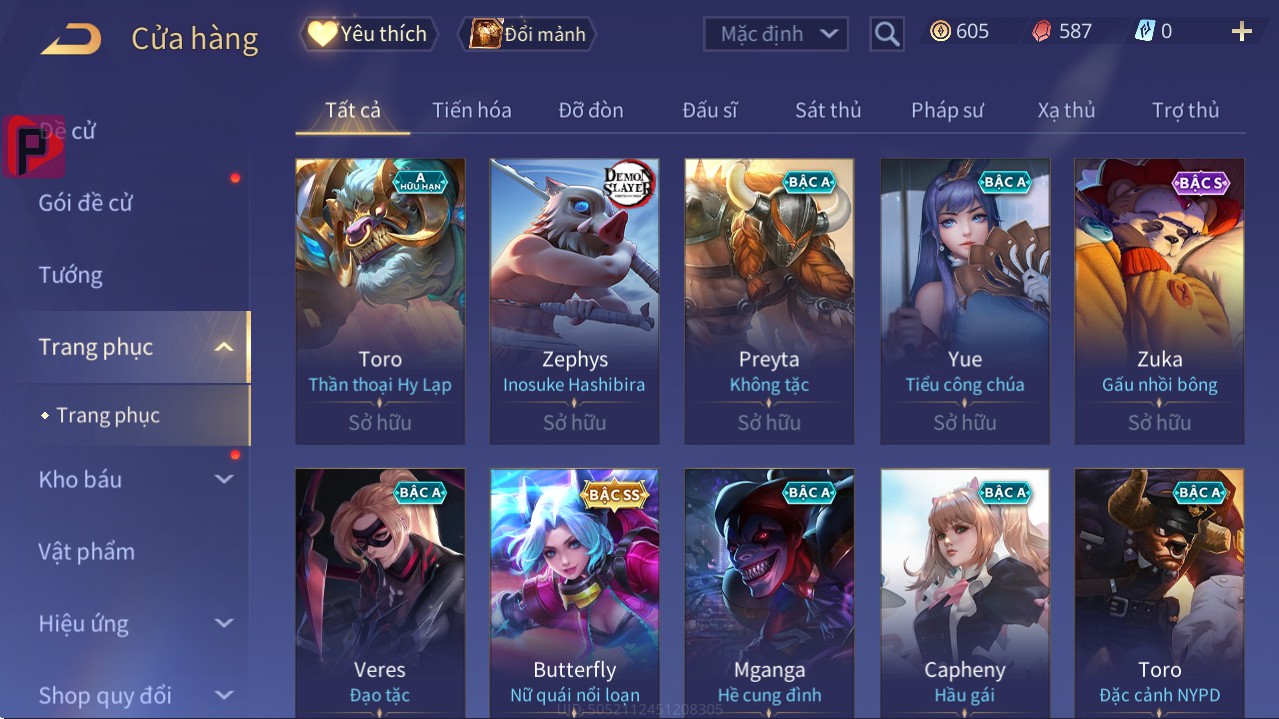Expand the Hiệu ứng menu

(x=134, y=623)
